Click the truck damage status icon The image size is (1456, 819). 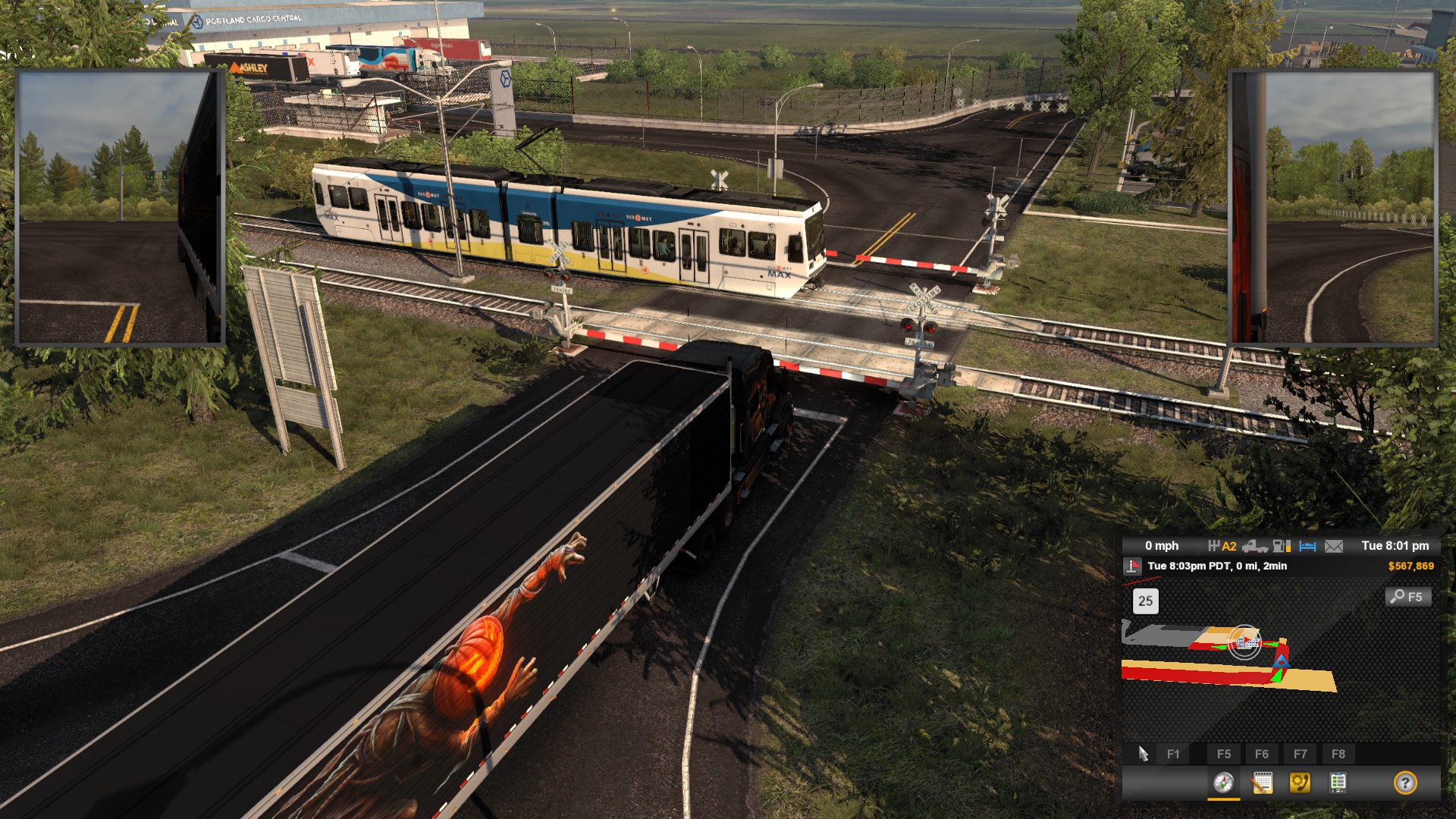(x=1255, y=546)
